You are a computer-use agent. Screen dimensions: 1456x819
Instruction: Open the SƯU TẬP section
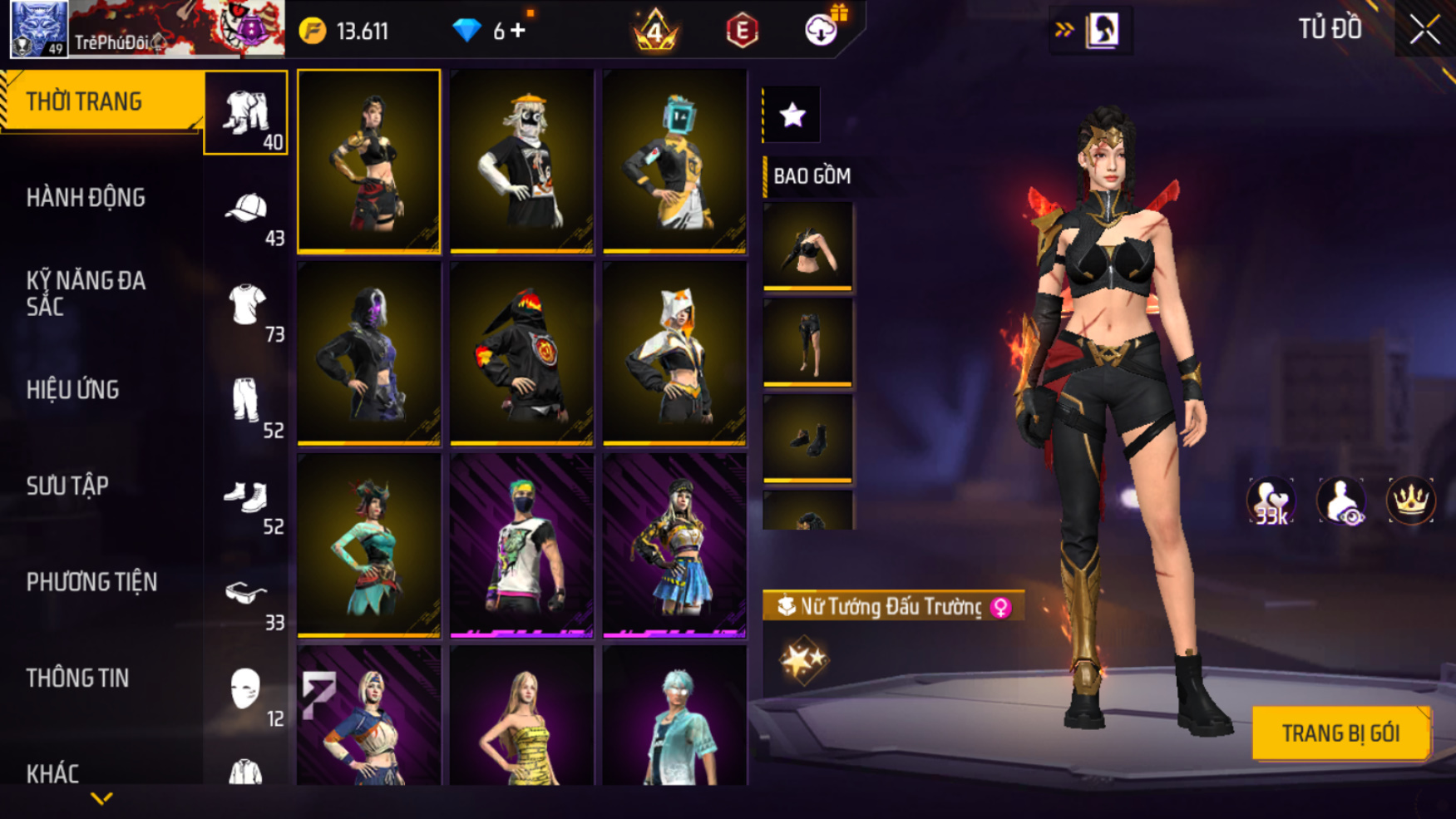pos(68,486)
